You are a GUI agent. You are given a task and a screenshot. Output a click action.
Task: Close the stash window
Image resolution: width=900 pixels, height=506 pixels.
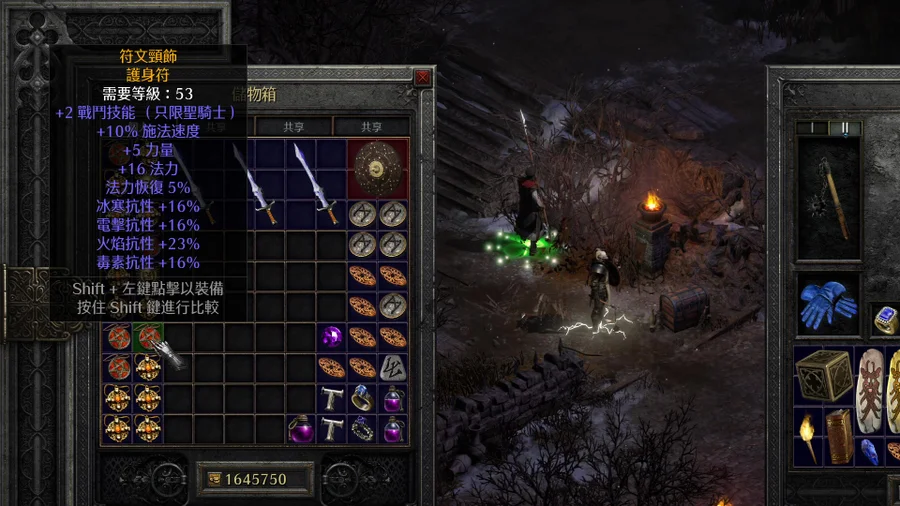coord(422,77)
